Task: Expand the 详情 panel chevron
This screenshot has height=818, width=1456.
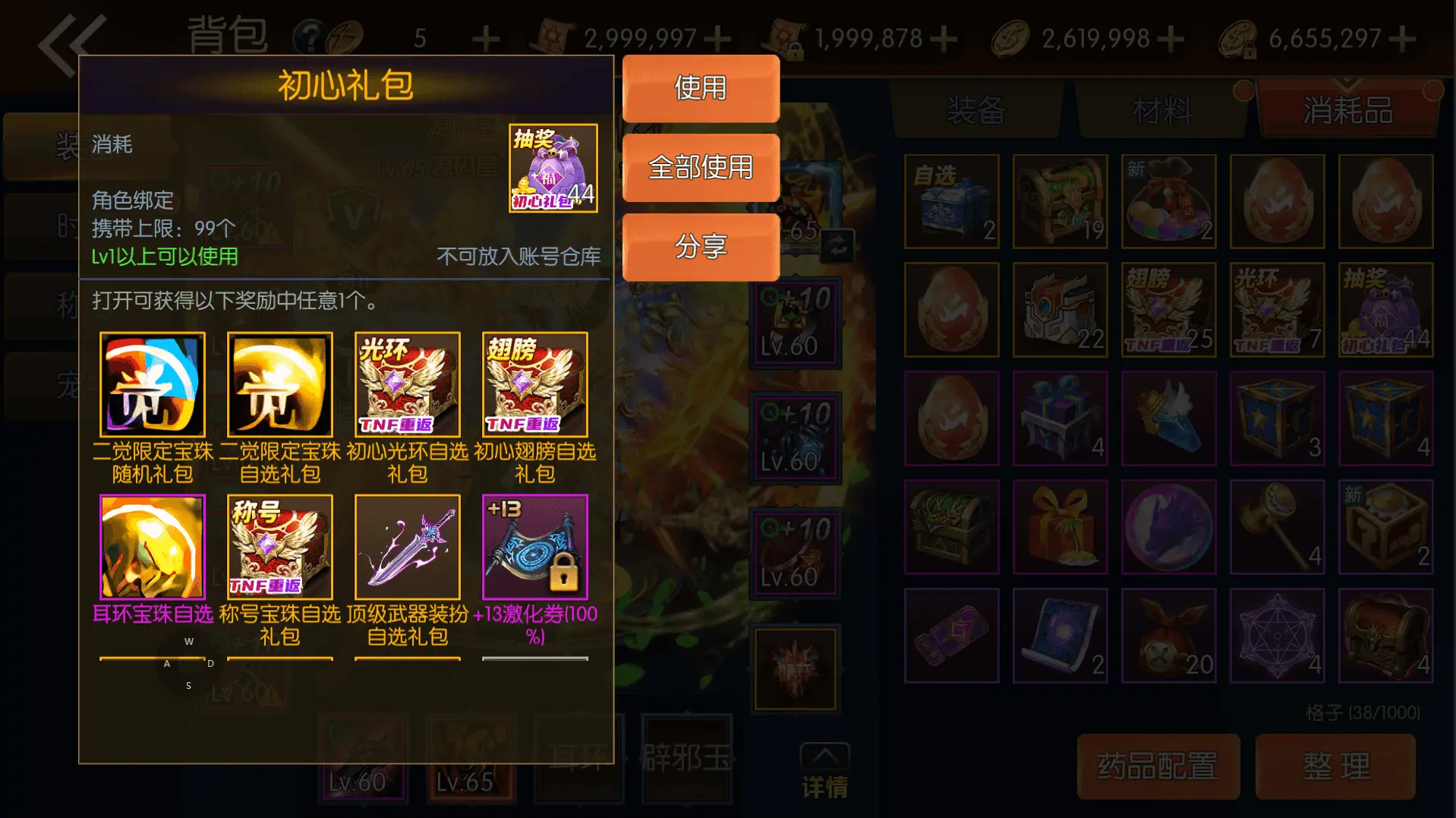Action: [826, 757]
